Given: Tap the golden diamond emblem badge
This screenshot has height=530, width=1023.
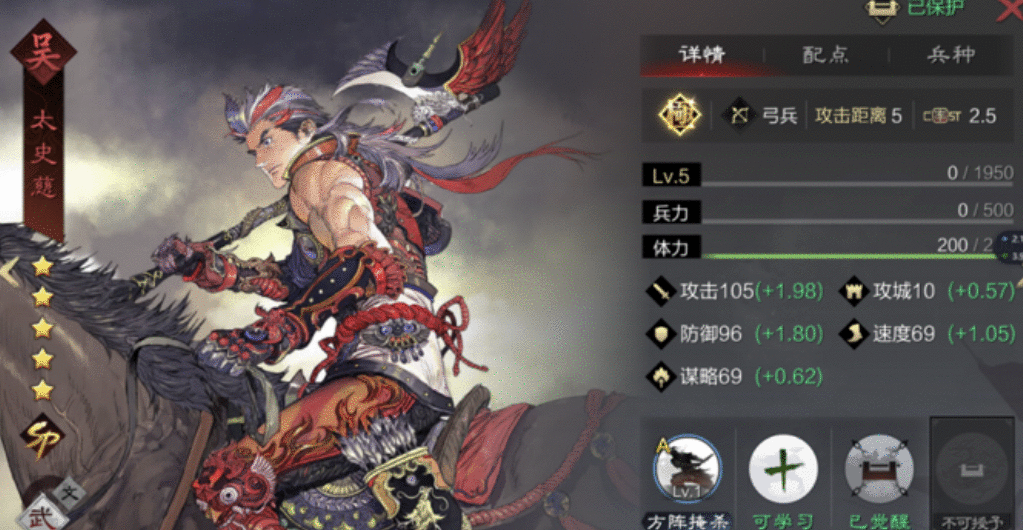Looking at the screenshot, I should coord(680,115).
